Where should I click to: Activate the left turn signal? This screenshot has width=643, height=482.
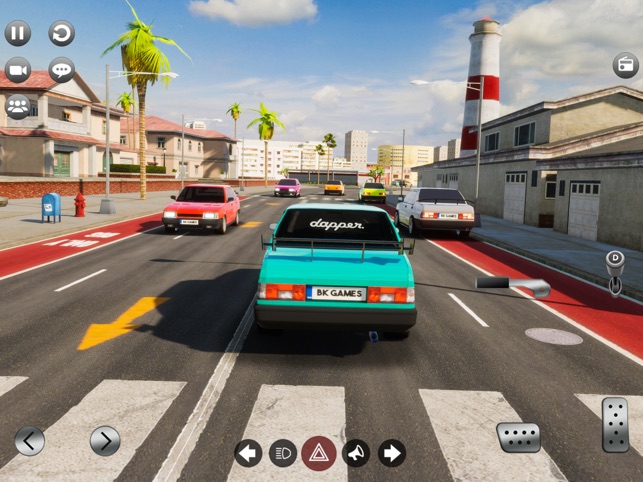(248, 453)
